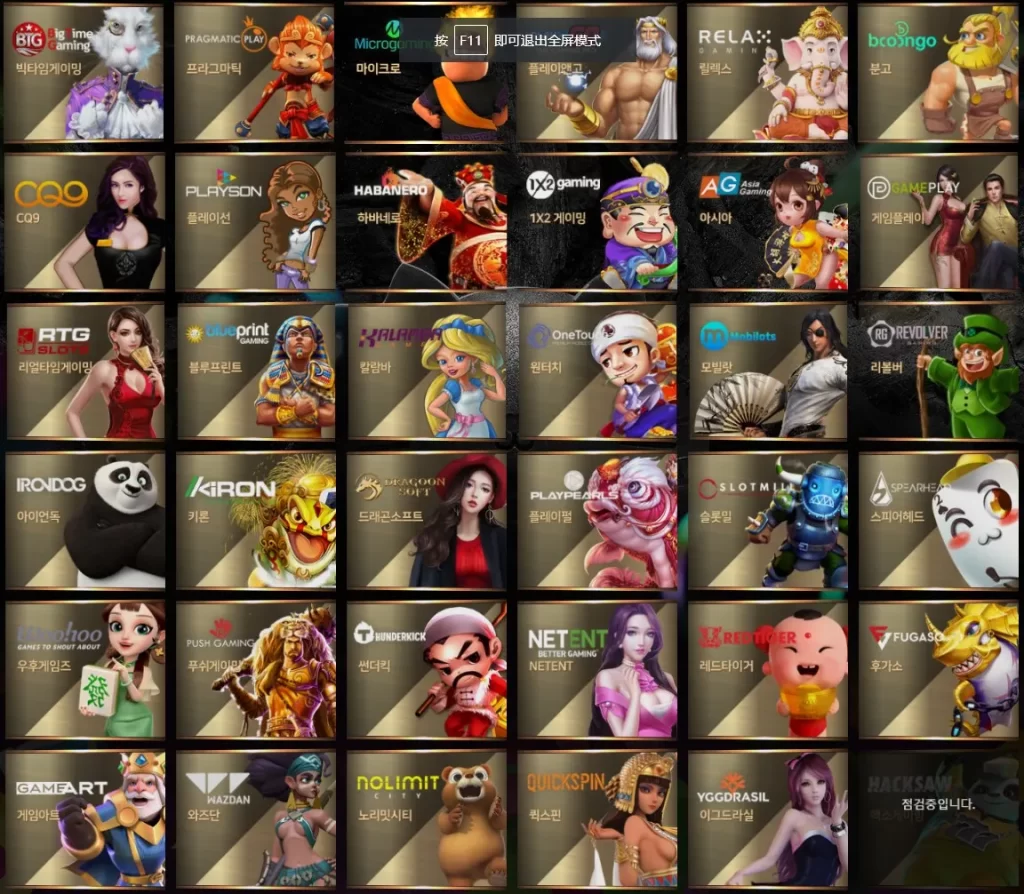Select the 1X2 Gaming tile
This screenshot has width=1024, height=894.
597,222
